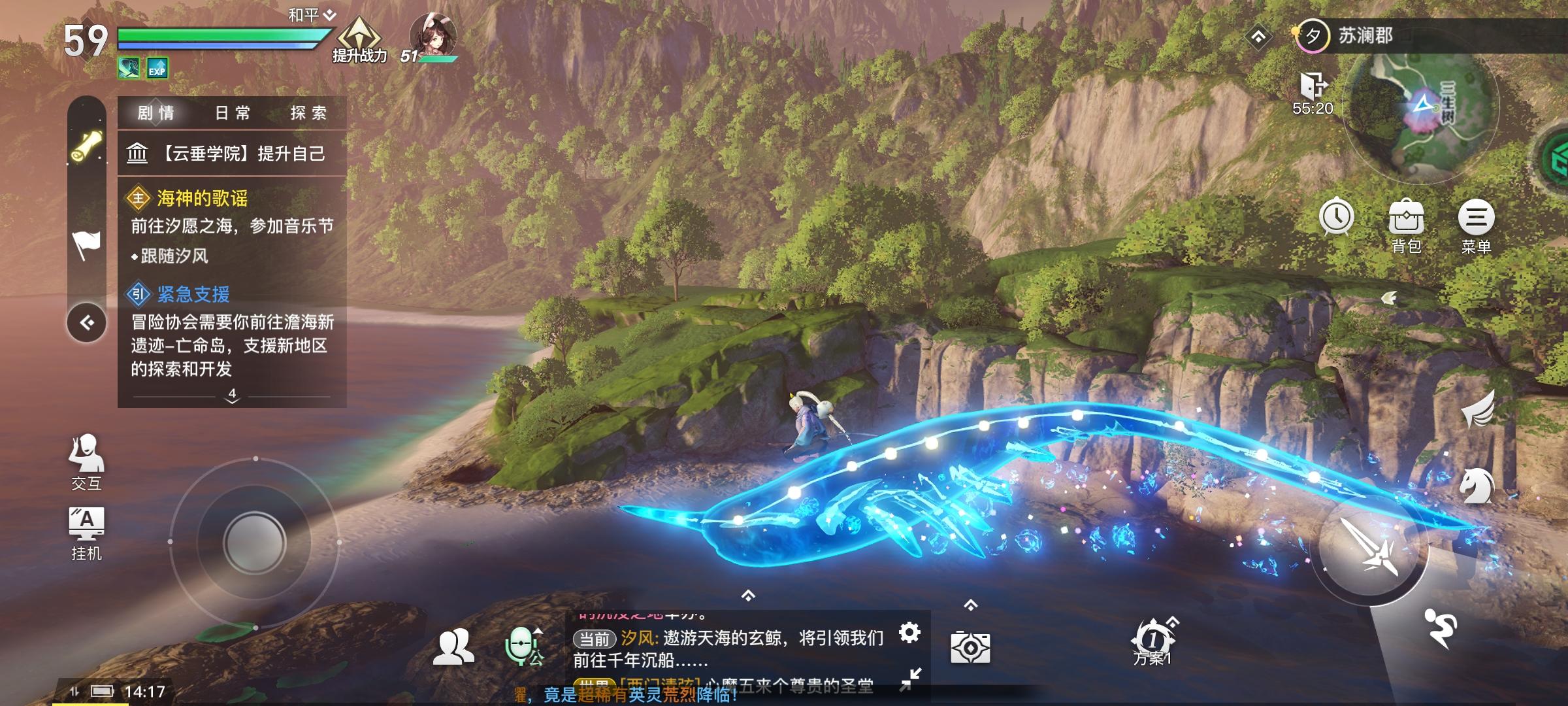The height and width of the screenshot is (706, 1568).
Task: Toggle 挂机 auto-battle mode
Action: 86,533
